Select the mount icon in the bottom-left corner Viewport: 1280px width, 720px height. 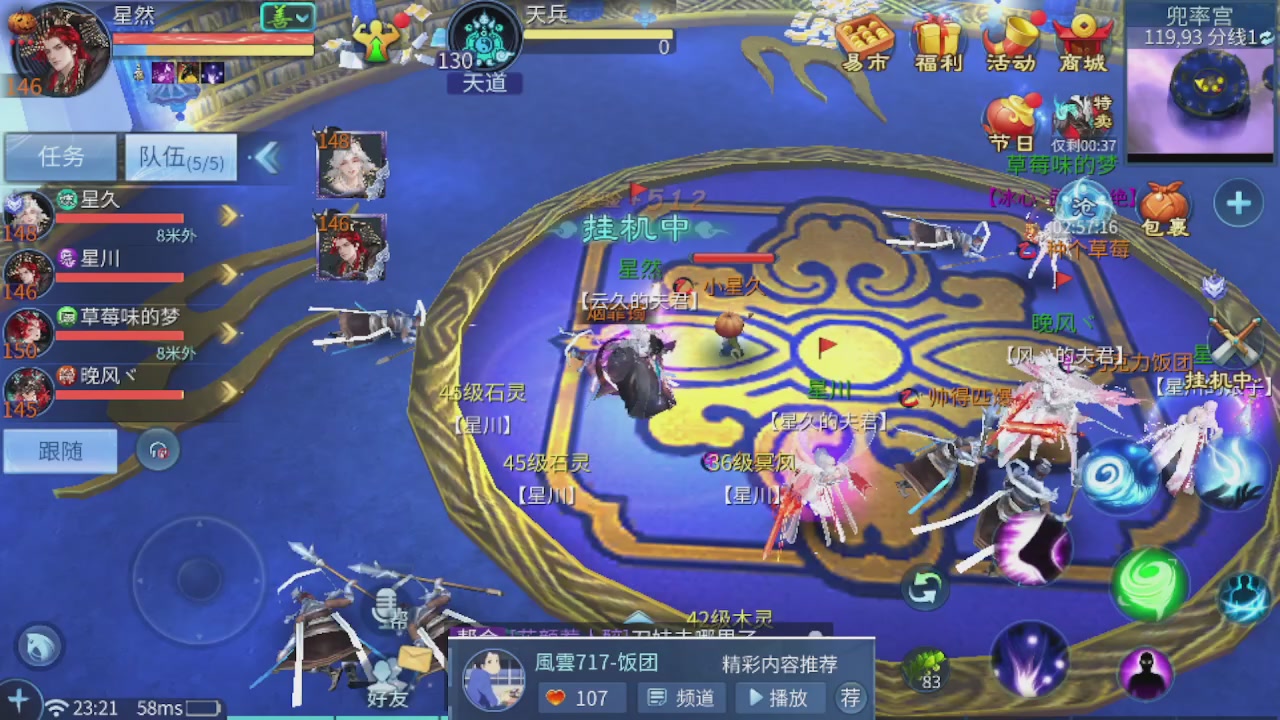(x=38, y=646)
